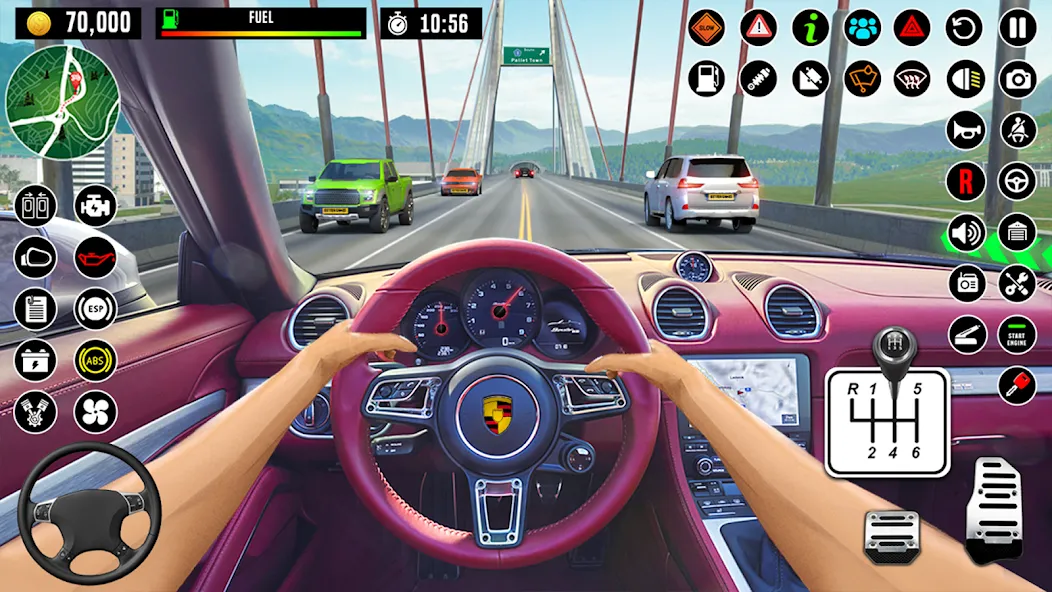The width and height of the screenshot is (1052, 592).
Task: Open the circular minimap
Action: (x=62, y=102)
